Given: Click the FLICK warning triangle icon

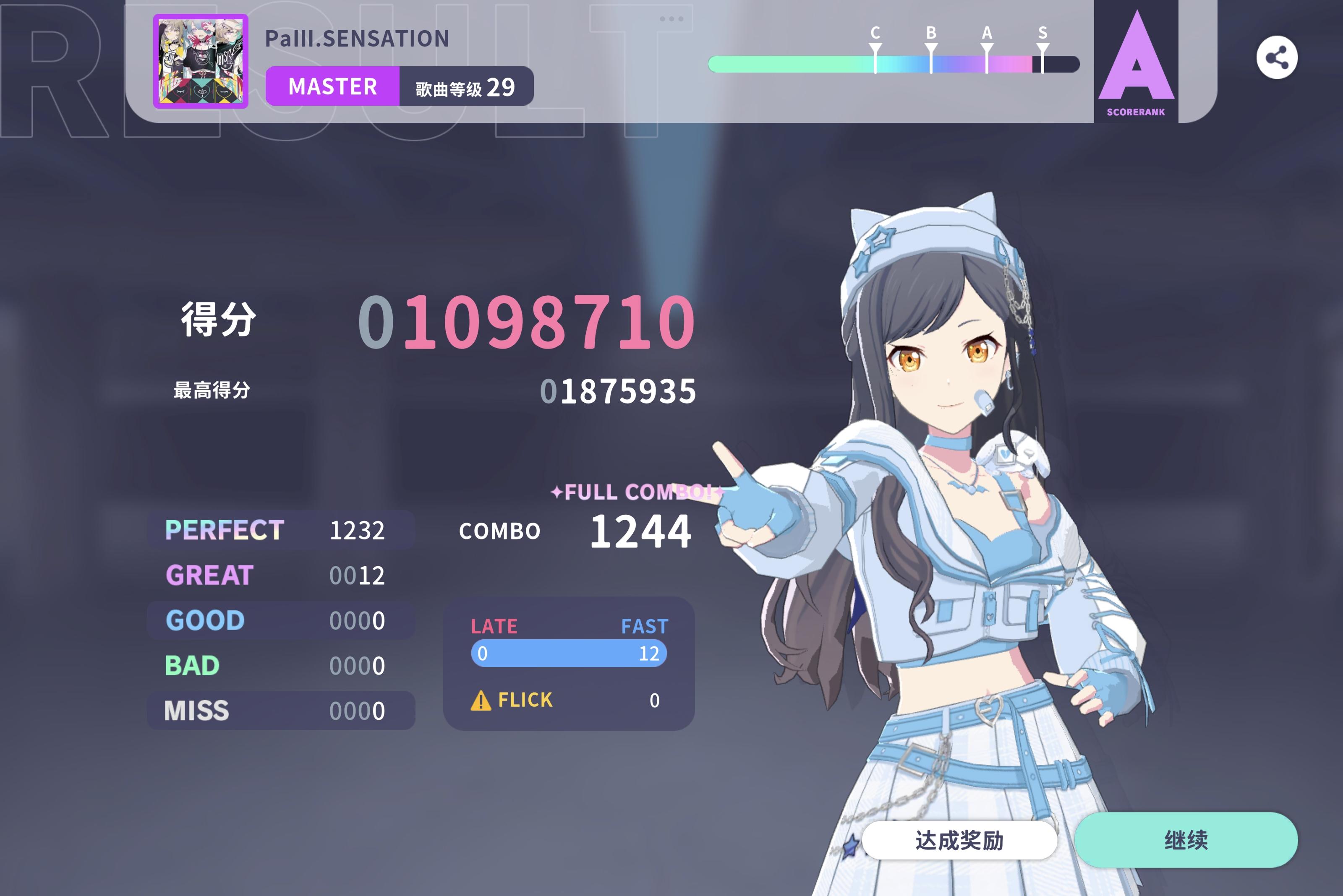Looking at the screenshot, I should click(482, 700).
